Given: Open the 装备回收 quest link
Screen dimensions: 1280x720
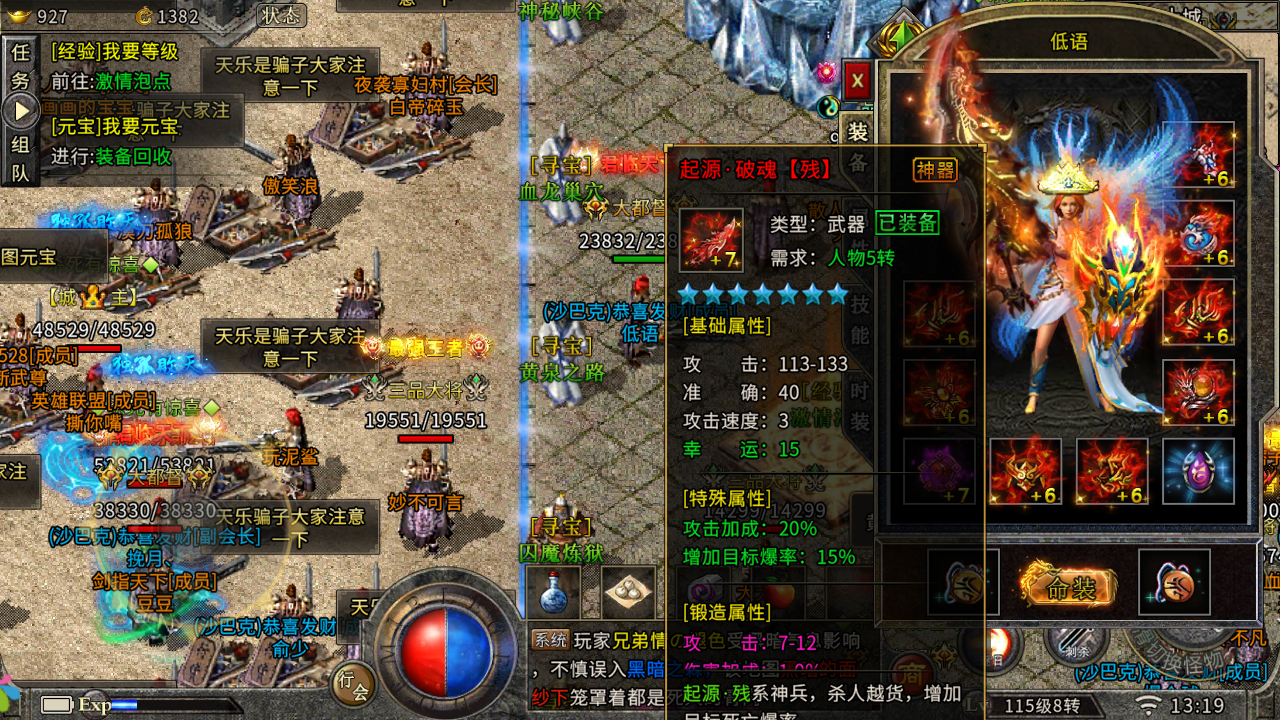Looking at the screenshot, I should (x=132, y=157).
